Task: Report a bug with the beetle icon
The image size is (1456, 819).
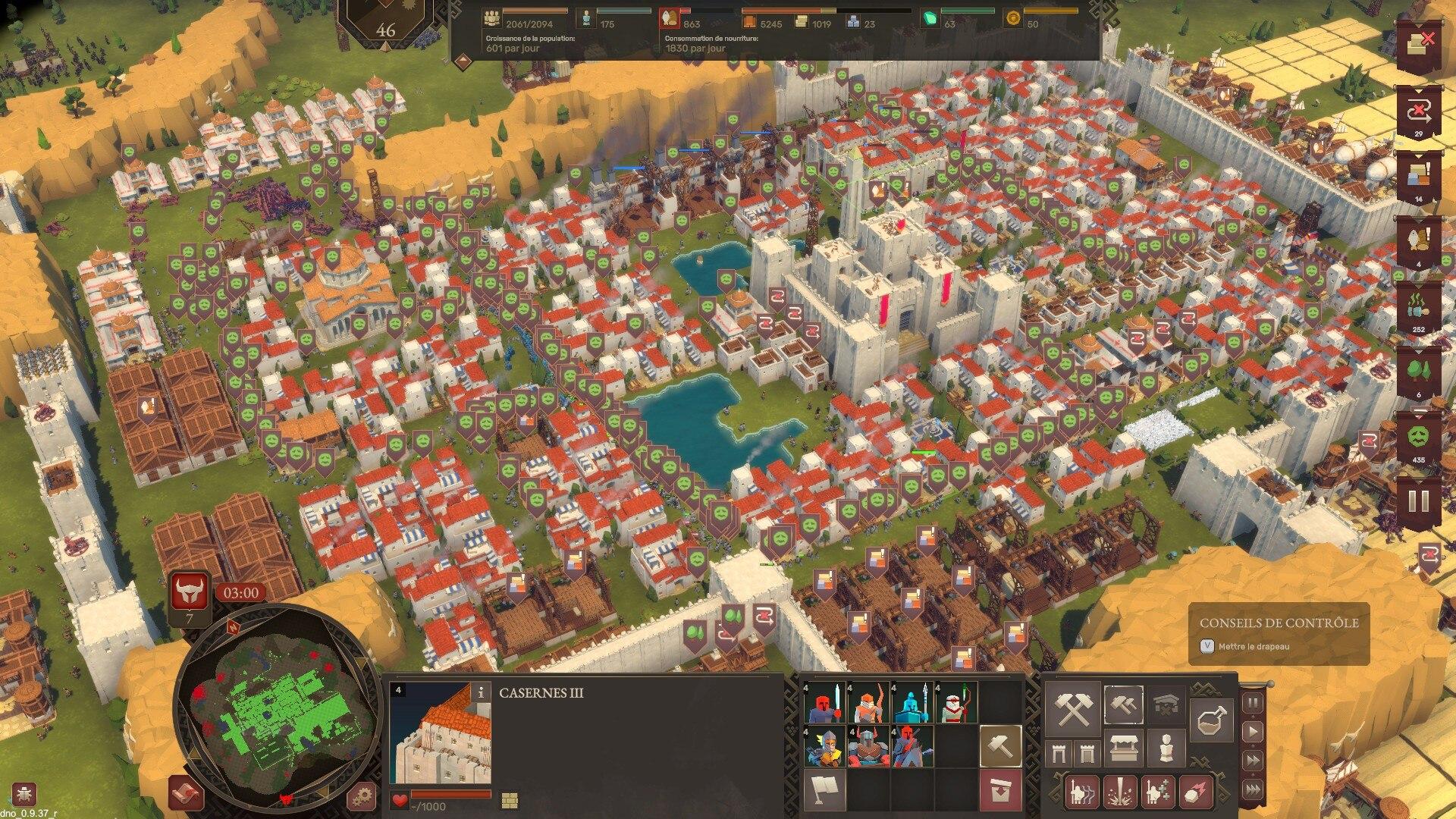Action: pos(24,793)
